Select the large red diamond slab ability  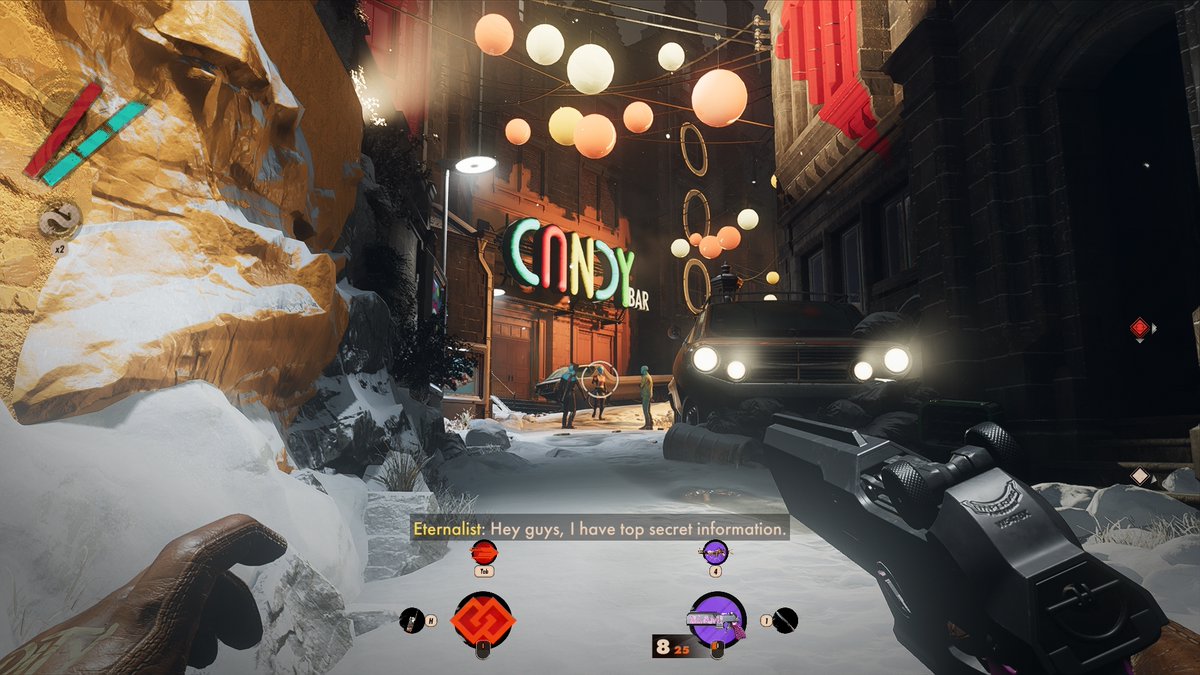tap(483, 620)
